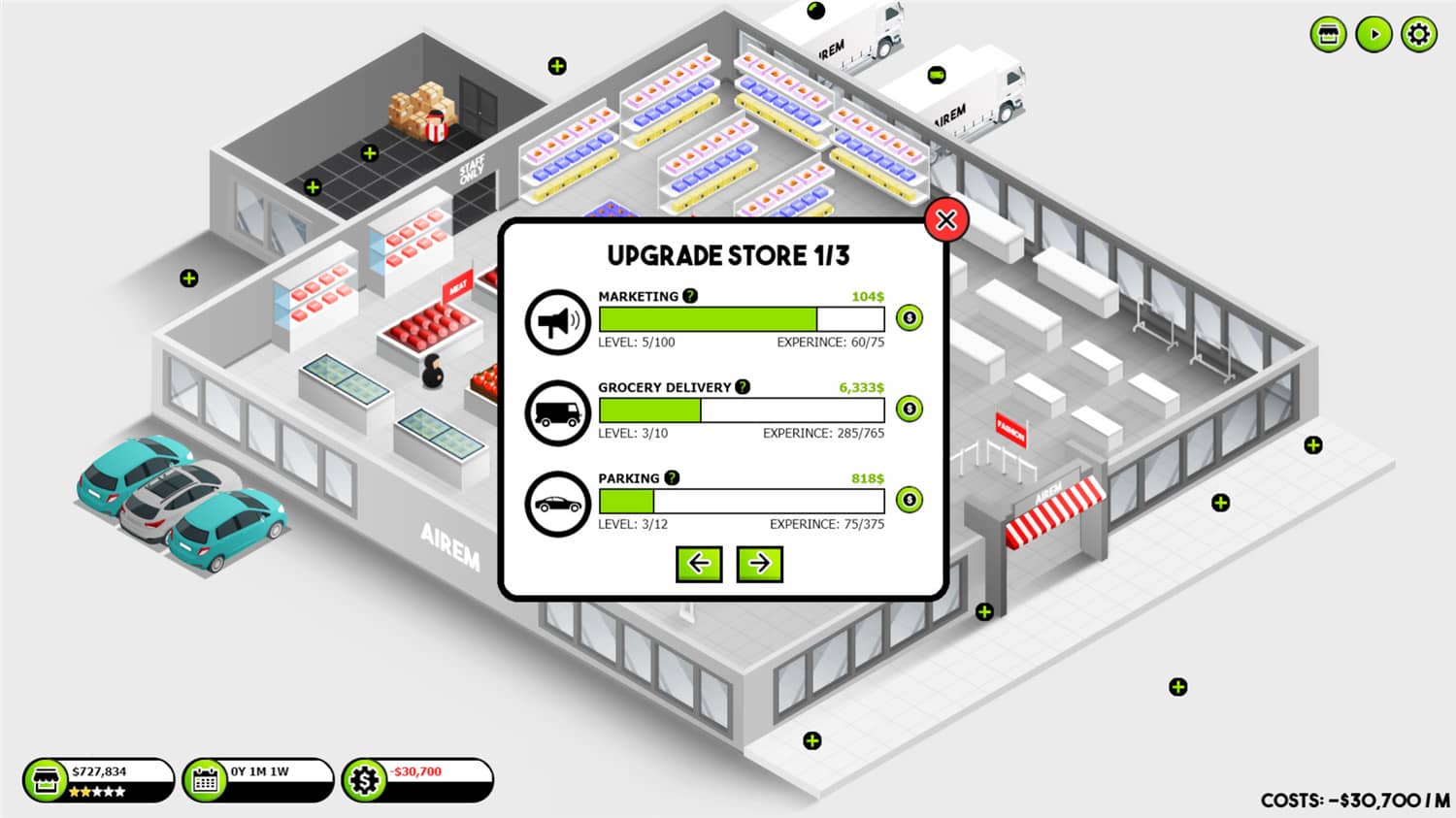Open the Marketing help tooltip question mark
Image resolution: width=1456 pixels, height=818 pixels.
click(x=688, y=296)
